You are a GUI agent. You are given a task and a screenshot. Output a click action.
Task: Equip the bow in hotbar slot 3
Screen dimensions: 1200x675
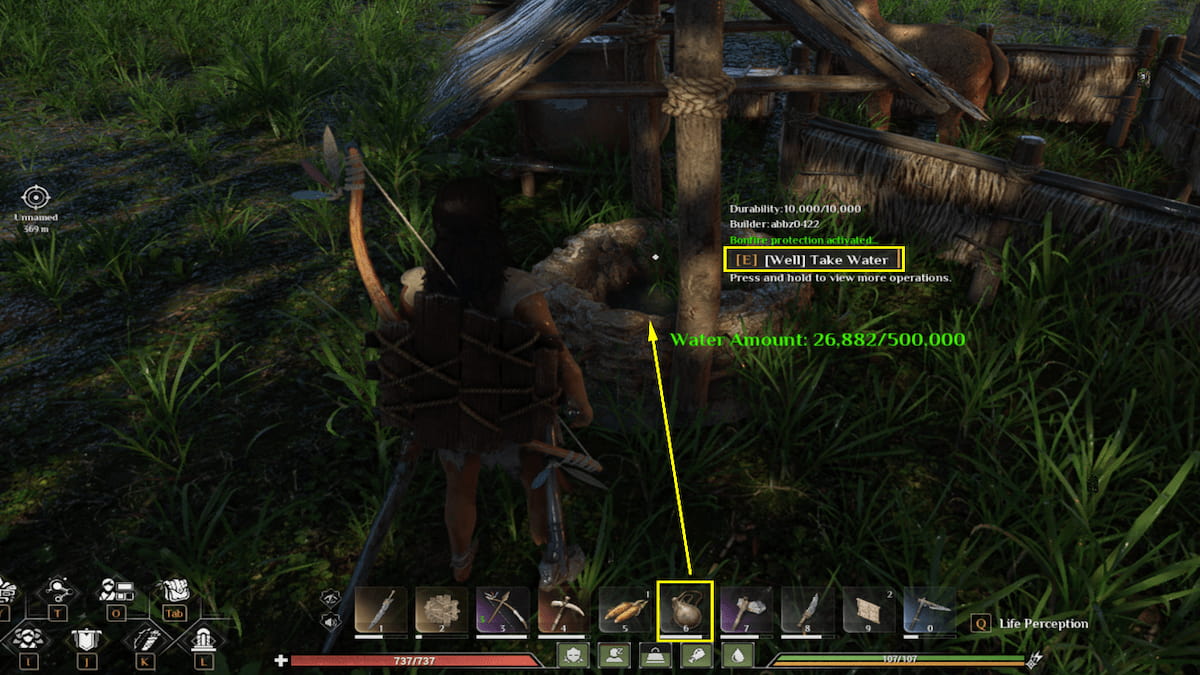502,609
